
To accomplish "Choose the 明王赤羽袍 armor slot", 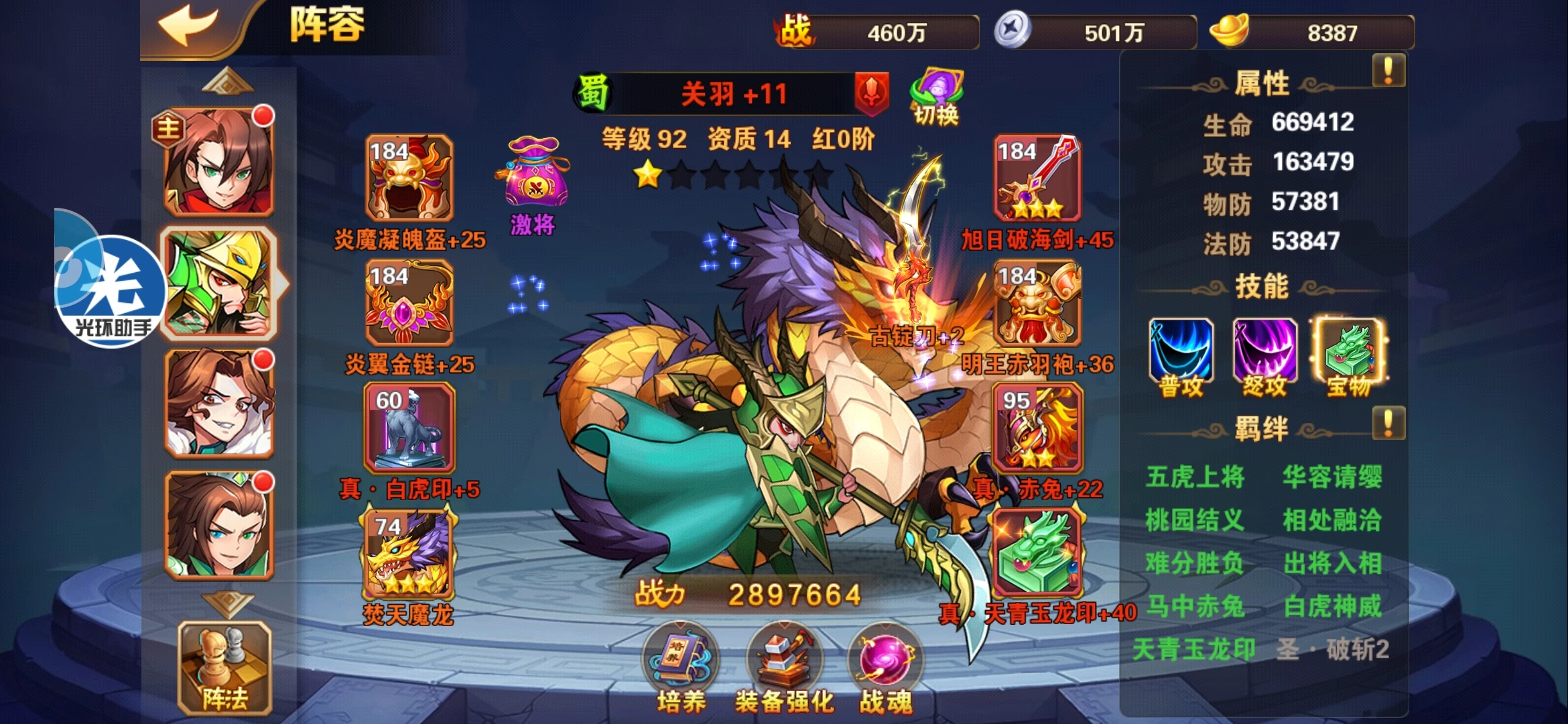I will coord(1037,303).
